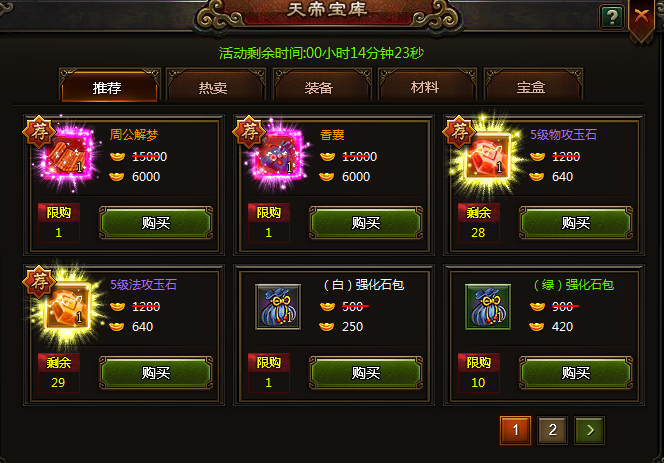This screenshot has height=463, width=664.
Task: Open the green question mark help
Action: point(611,17)
